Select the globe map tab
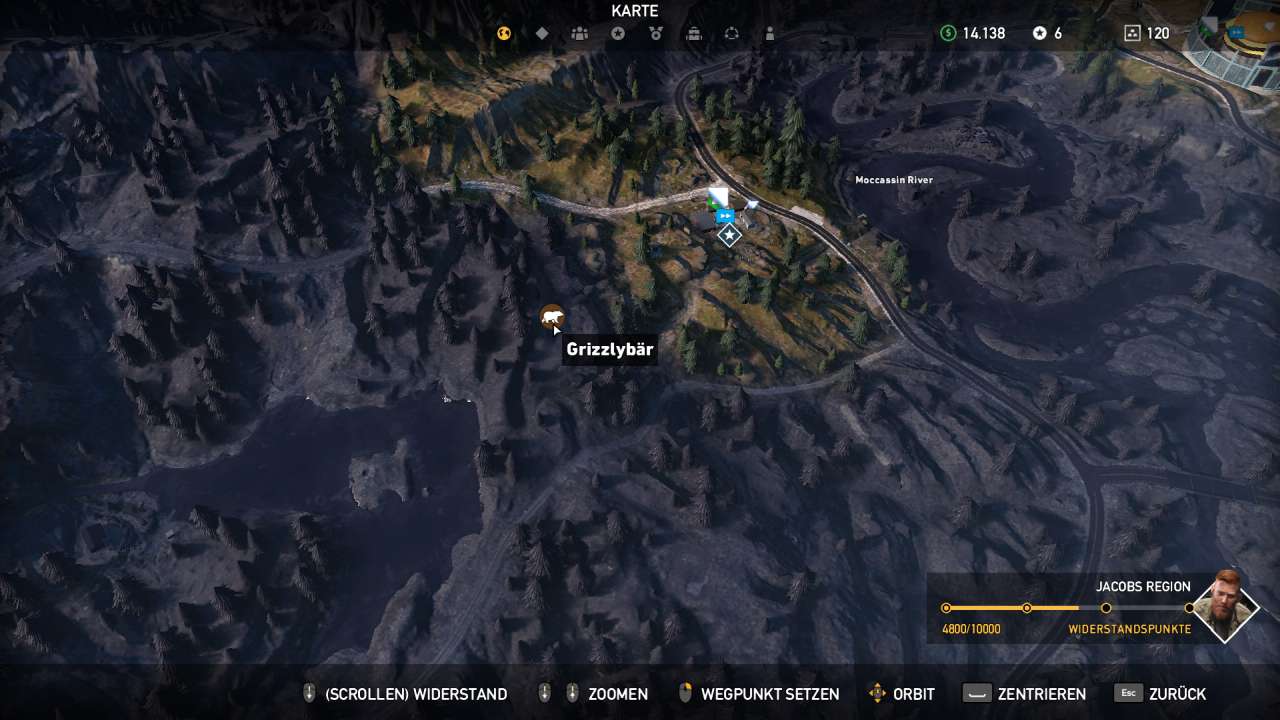The height and width of the screenshot is (720, 1280). (504, 33)
